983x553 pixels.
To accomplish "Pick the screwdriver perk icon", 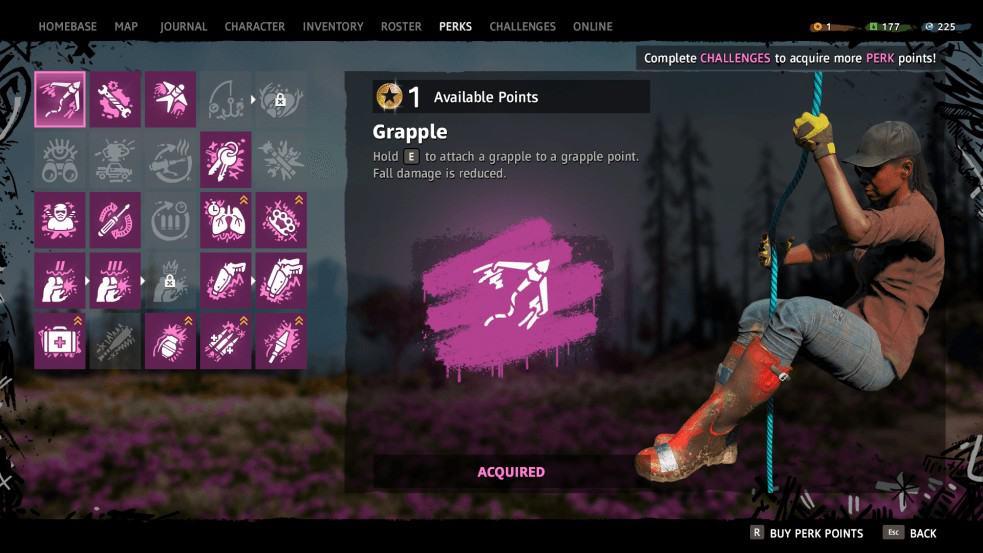I will [115, 219].
